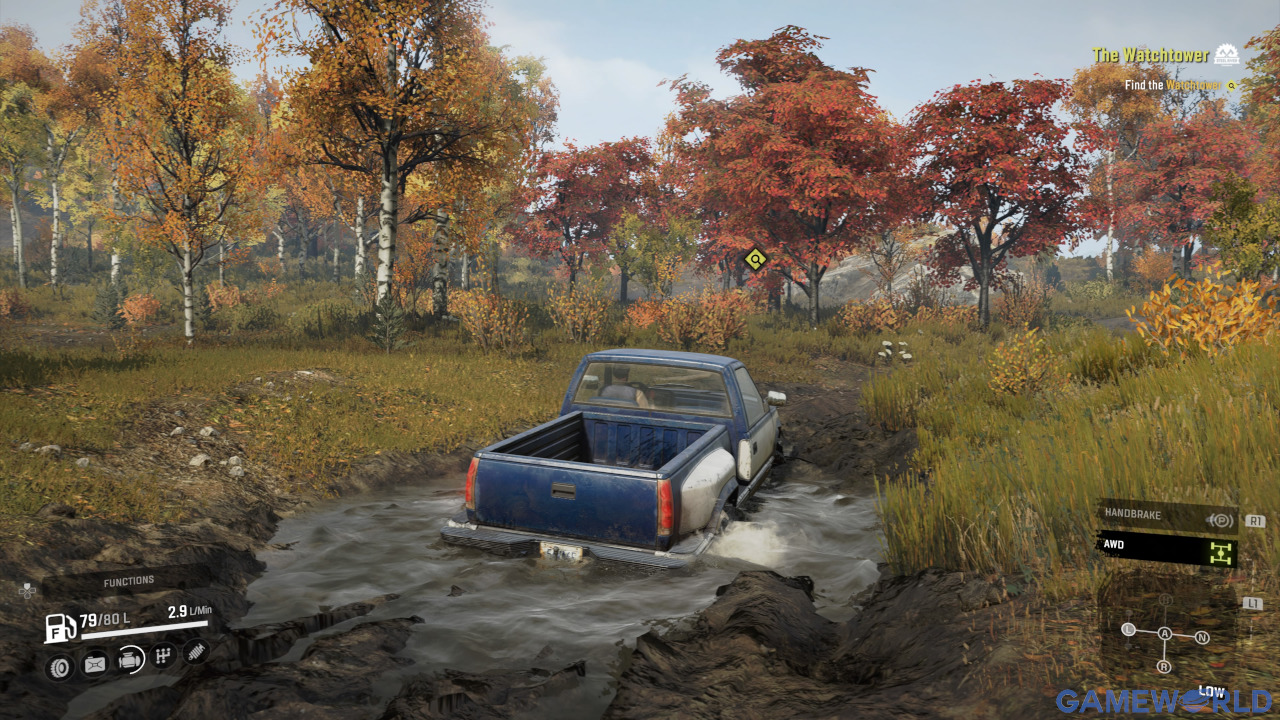The height and width of the screenshot is (720, 1280).
Task: Select The Watchtower objective title
Action: [x=1150, y=56]
